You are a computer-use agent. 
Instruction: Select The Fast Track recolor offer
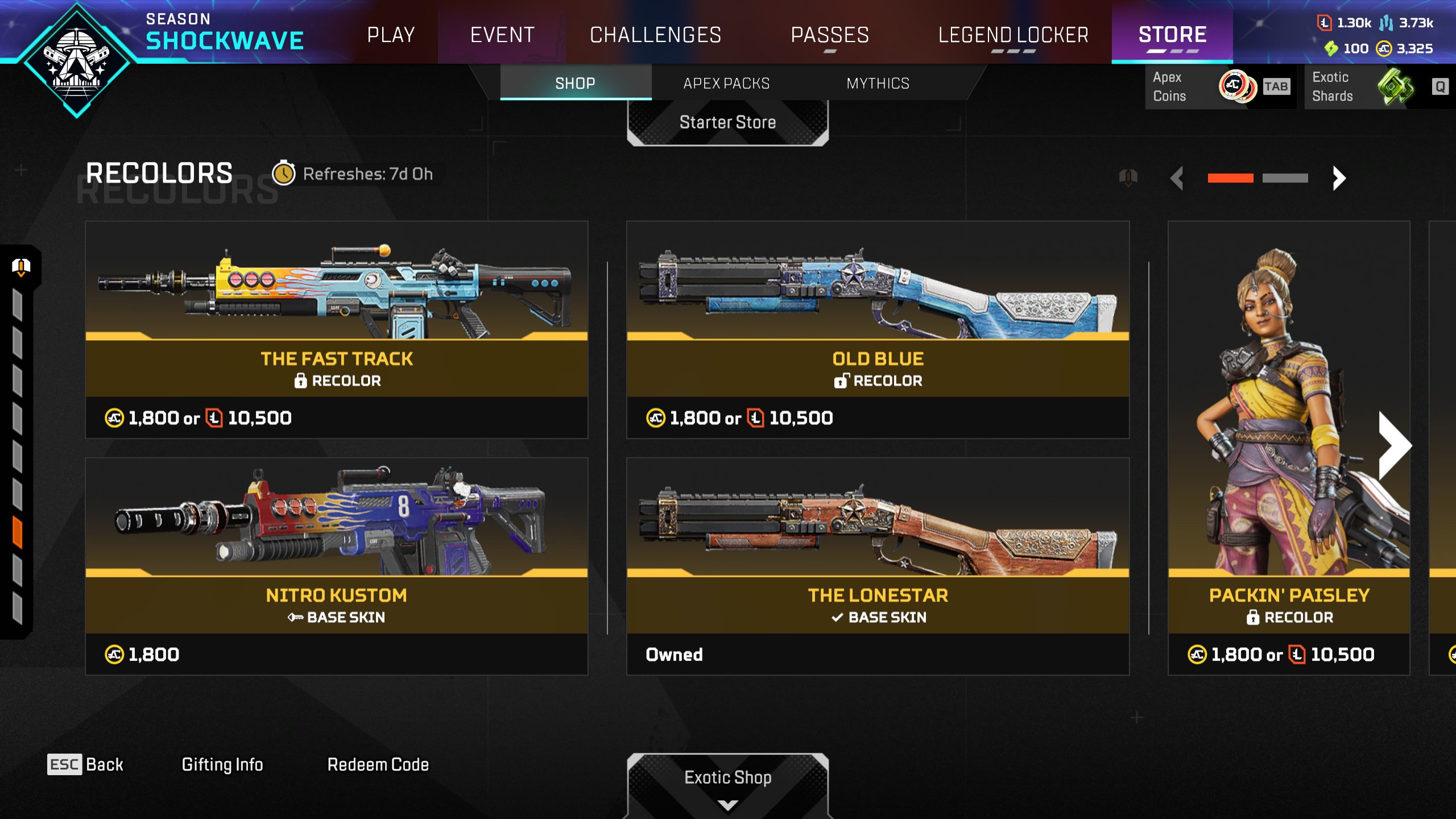pyautogui.click(x=336, y=330)
